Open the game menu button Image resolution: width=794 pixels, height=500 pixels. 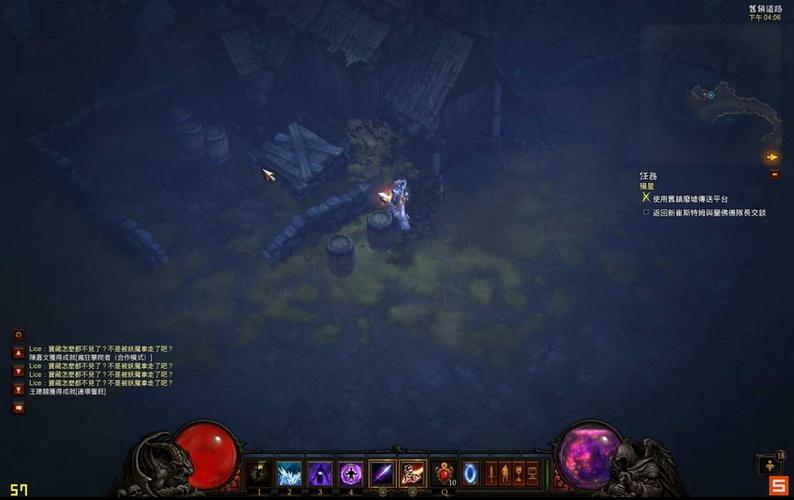pos(532,473)
